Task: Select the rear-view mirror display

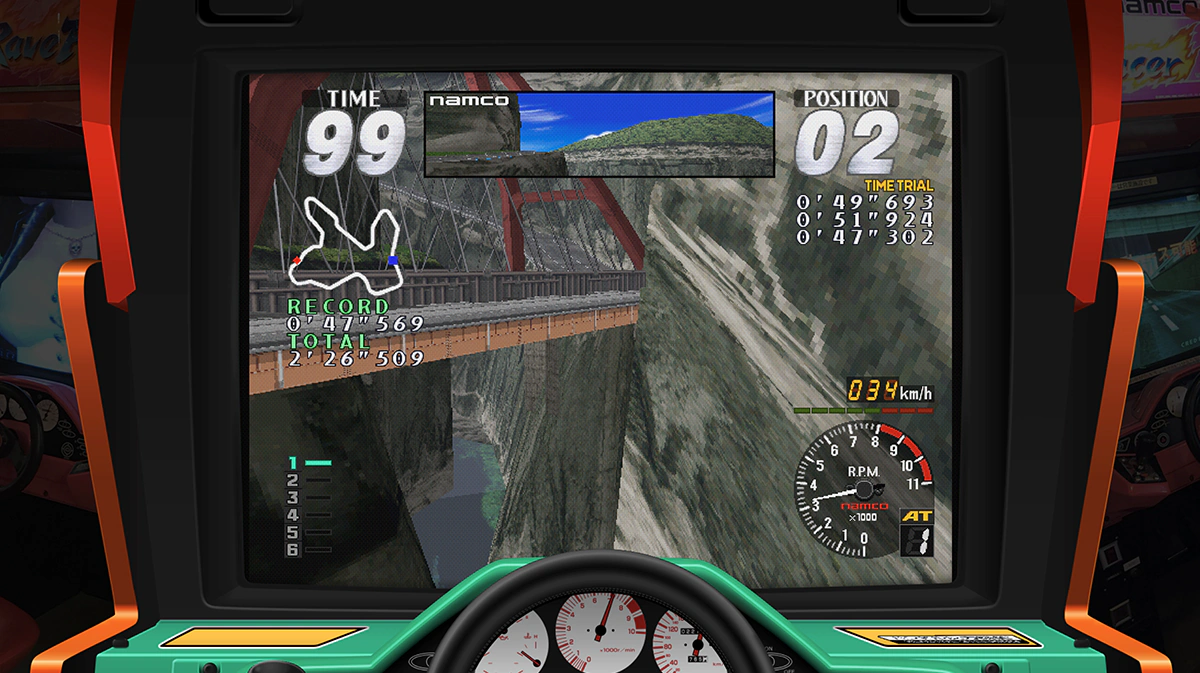Action: tap(599, 134)
